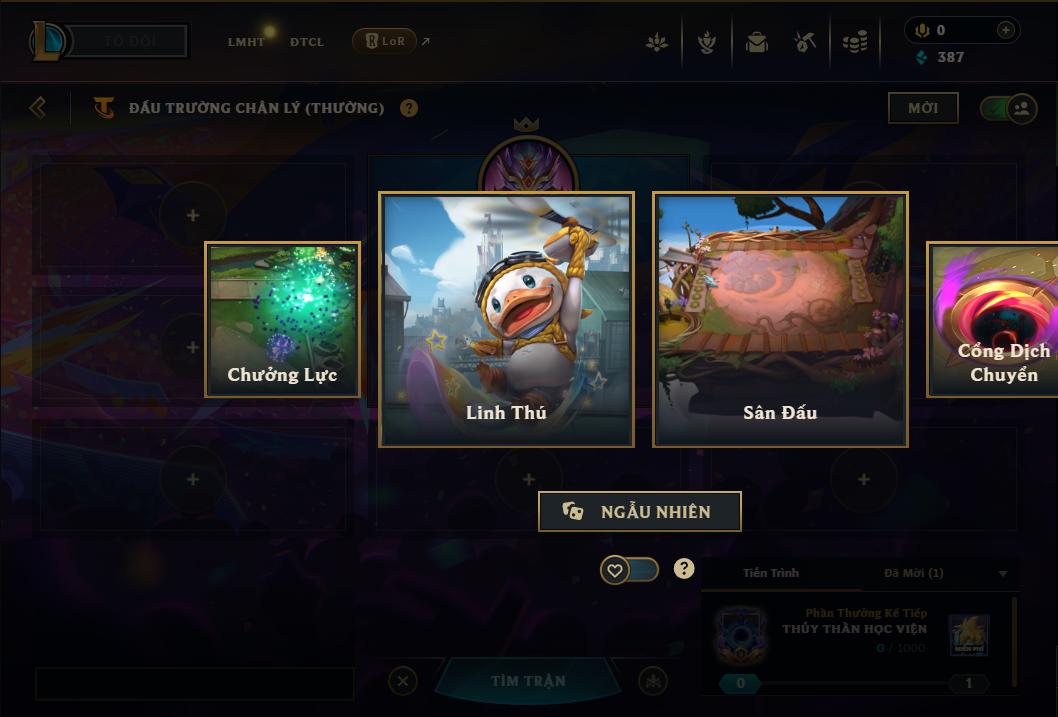Screen dimensions: 1058x717
Task: Select the Linh Thú card
Action: (506, 319)
